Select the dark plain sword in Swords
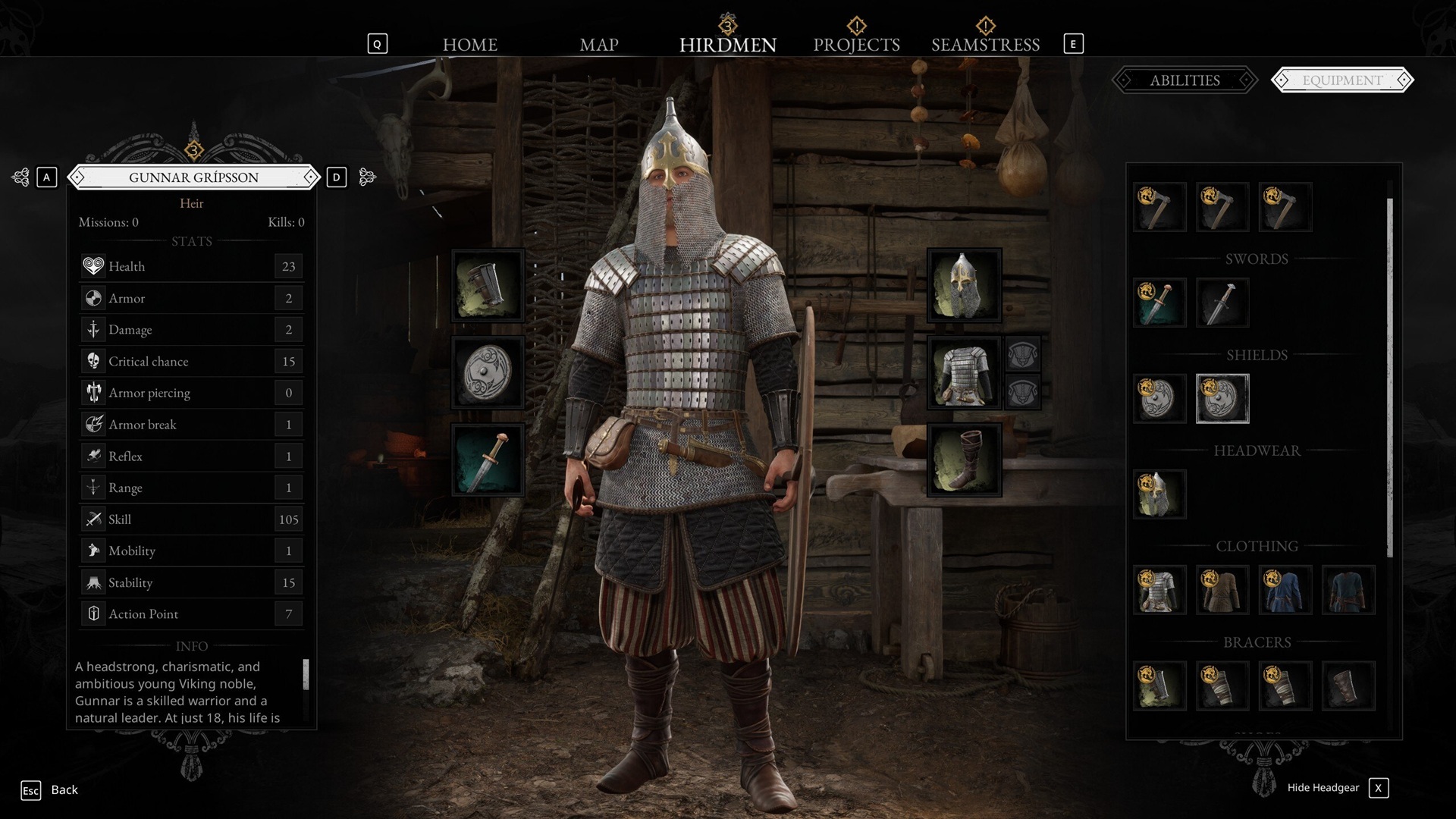The height and width of the screenshot is (819, 1456). 1222,303
